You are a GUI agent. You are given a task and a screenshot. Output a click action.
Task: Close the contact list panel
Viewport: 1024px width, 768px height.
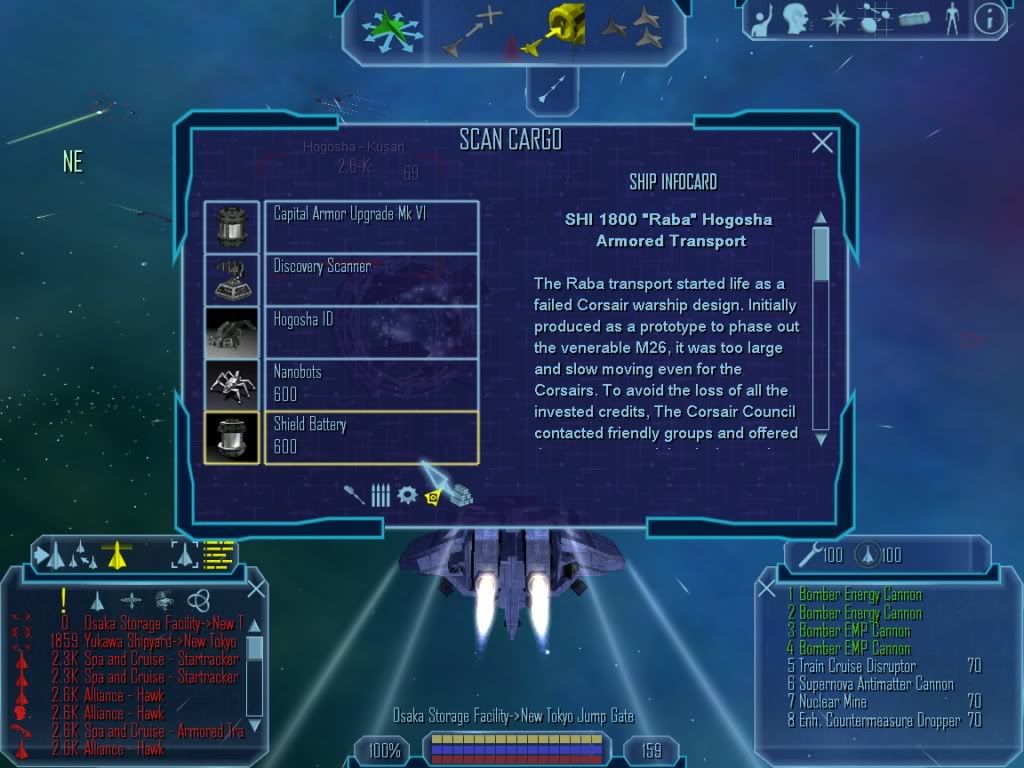click(x=256, y=589)
